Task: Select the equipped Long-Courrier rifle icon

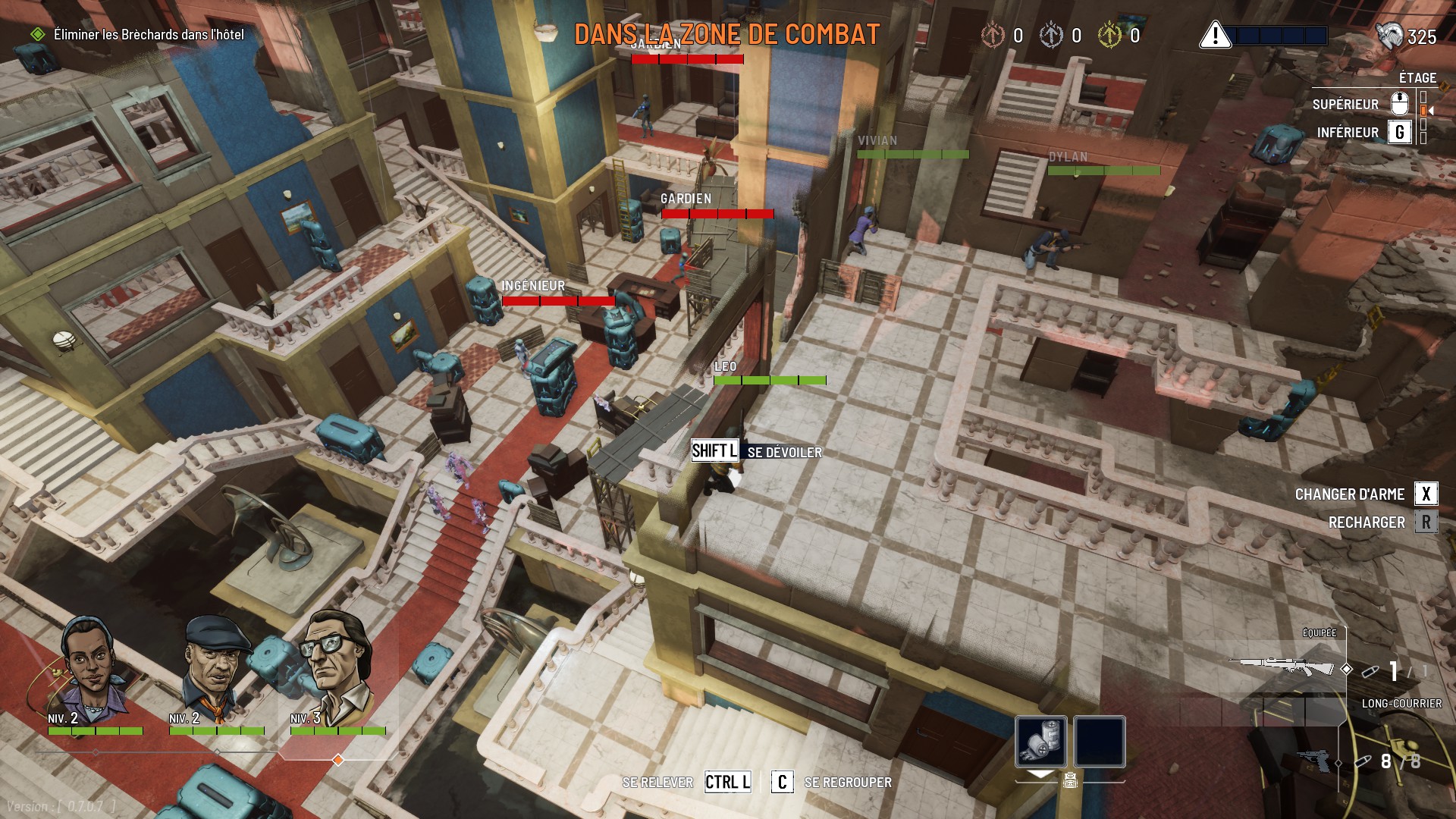Action: click(x=1282, y=667)
